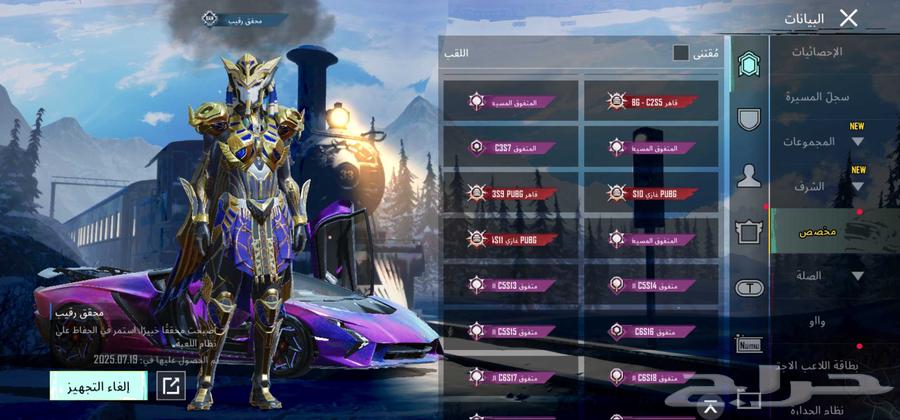Select the غازي S10 PUBG title

click(x=651, y=193)
